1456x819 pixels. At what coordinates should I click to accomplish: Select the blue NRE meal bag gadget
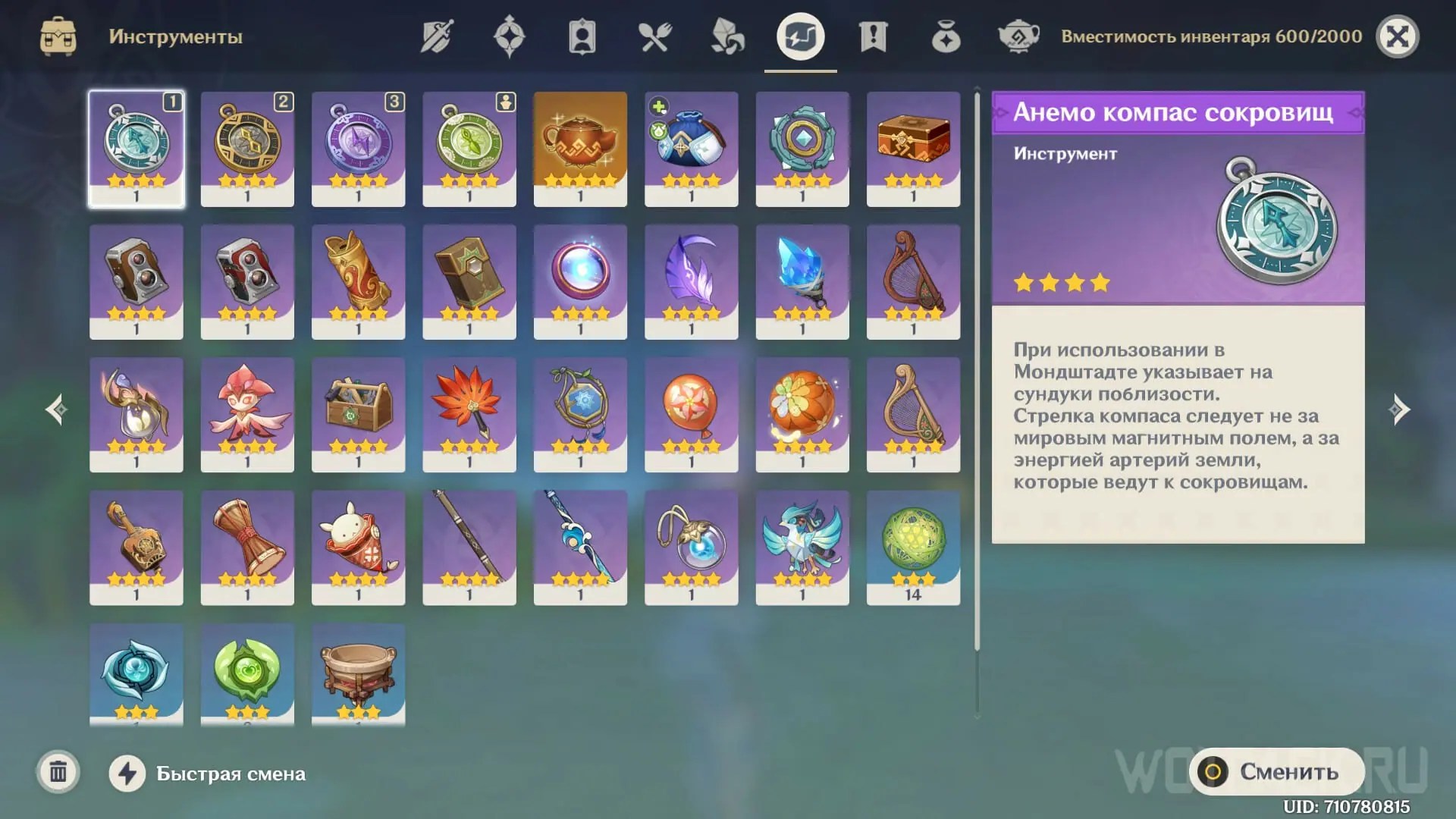pos(692,148)
